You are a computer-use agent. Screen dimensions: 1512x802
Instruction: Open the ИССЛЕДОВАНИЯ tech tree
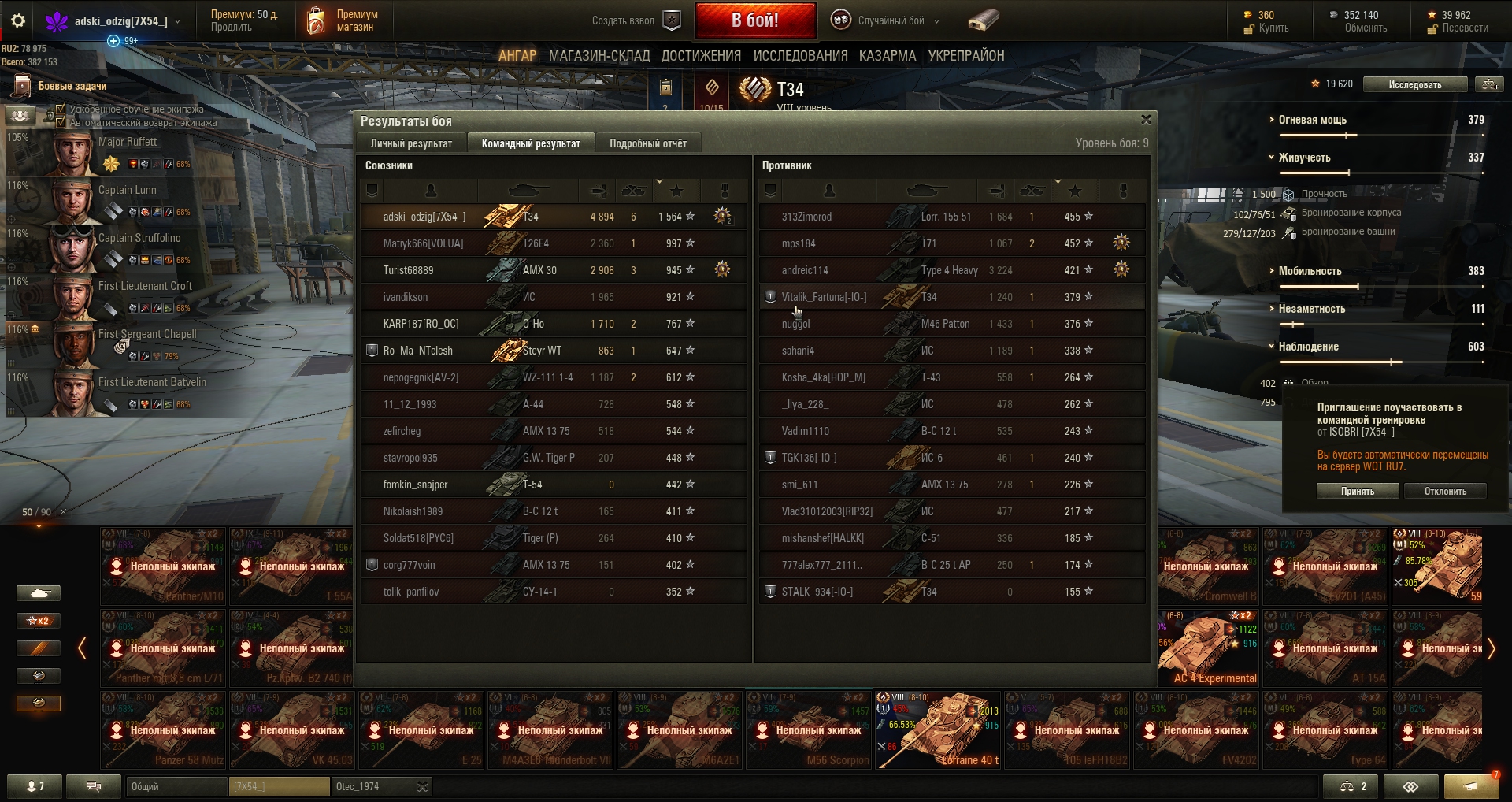(800, 56)
